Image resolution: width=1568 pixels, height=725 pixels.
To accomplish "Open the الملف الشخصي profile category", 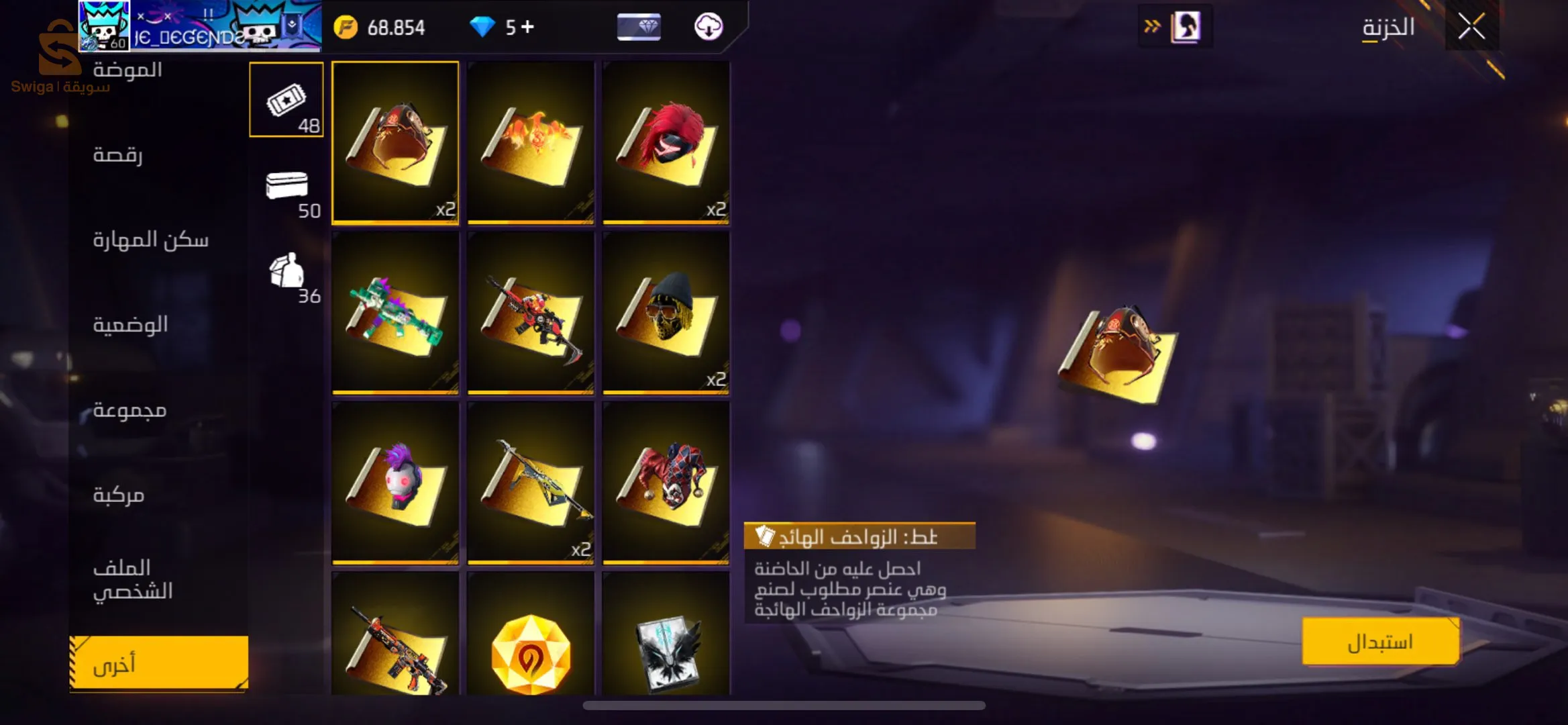I will (133, 579).
